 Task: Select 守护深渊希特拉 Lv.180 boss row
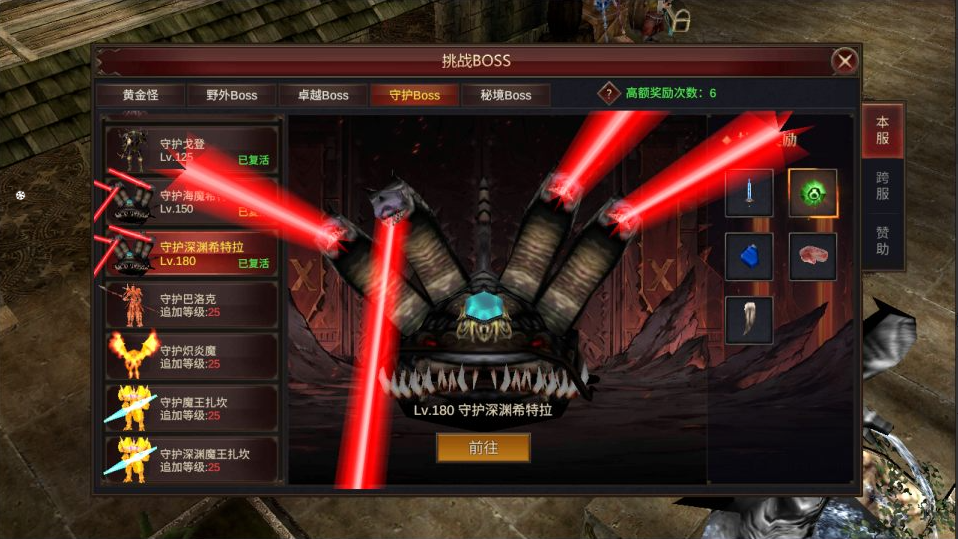tap(192, 253)
